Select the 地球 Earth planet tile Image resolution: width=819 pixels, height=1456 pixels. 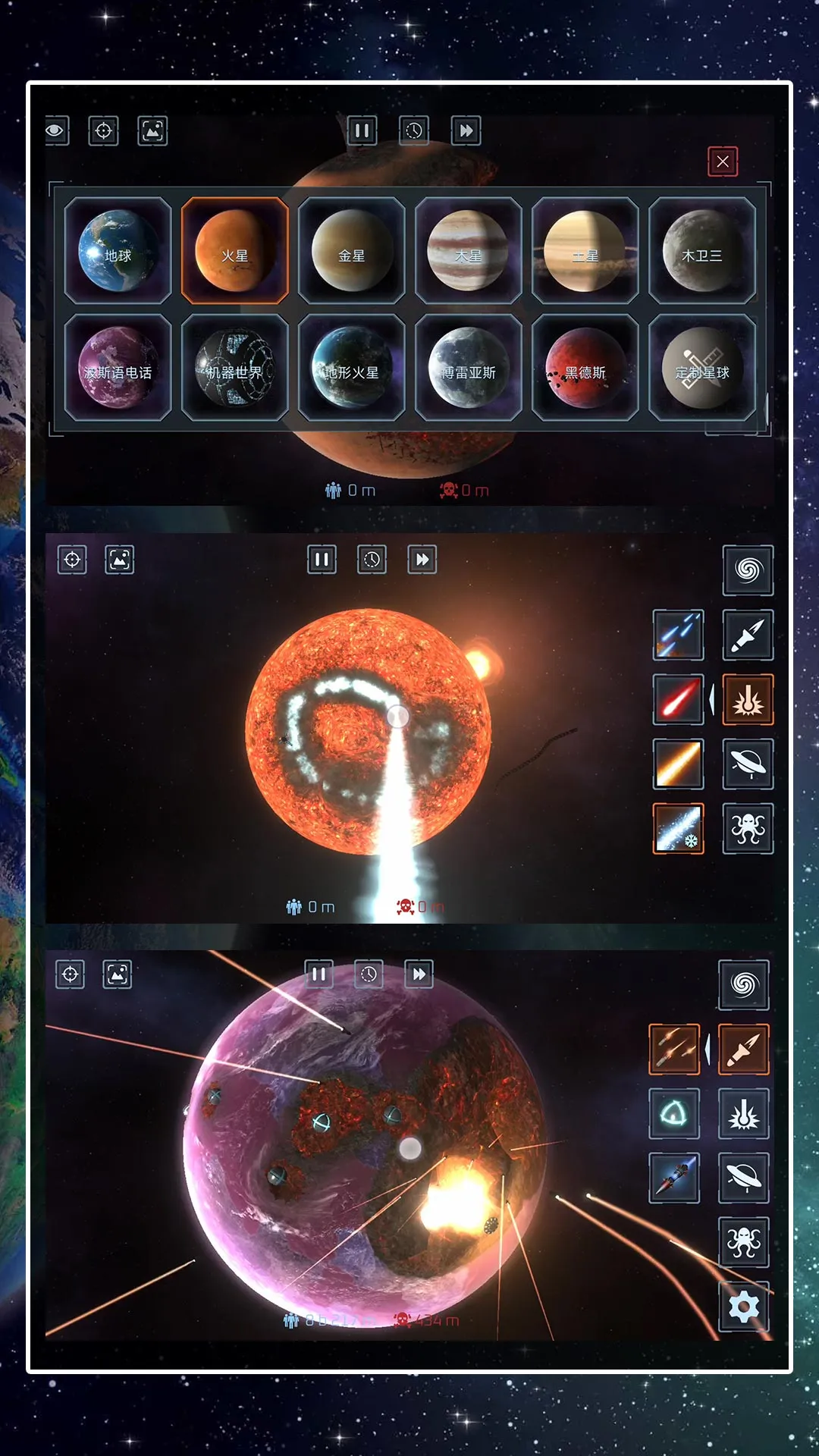pos(118,251)
